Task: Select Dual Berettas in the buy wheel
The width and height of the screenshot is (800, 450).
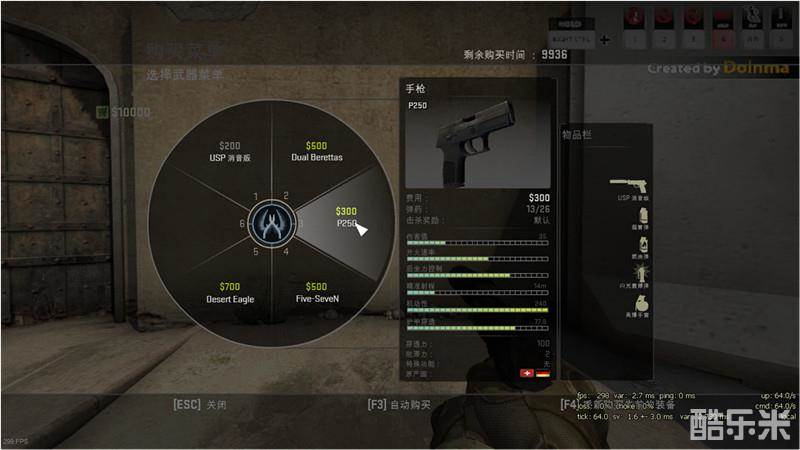Action: coord(316,152)
